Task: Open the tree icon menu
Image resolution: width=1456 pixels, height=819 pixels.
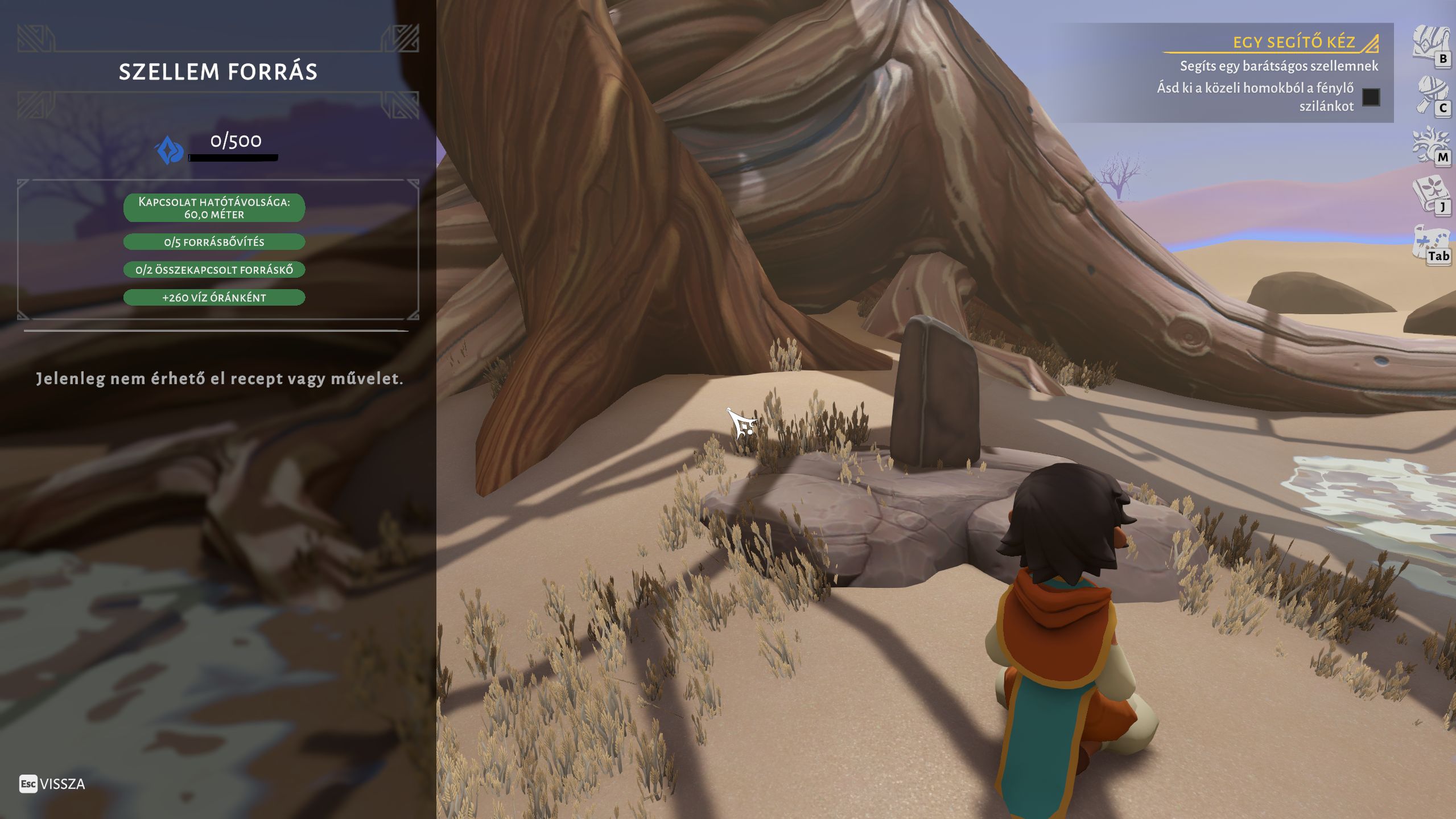Action: click(1429, 143)
